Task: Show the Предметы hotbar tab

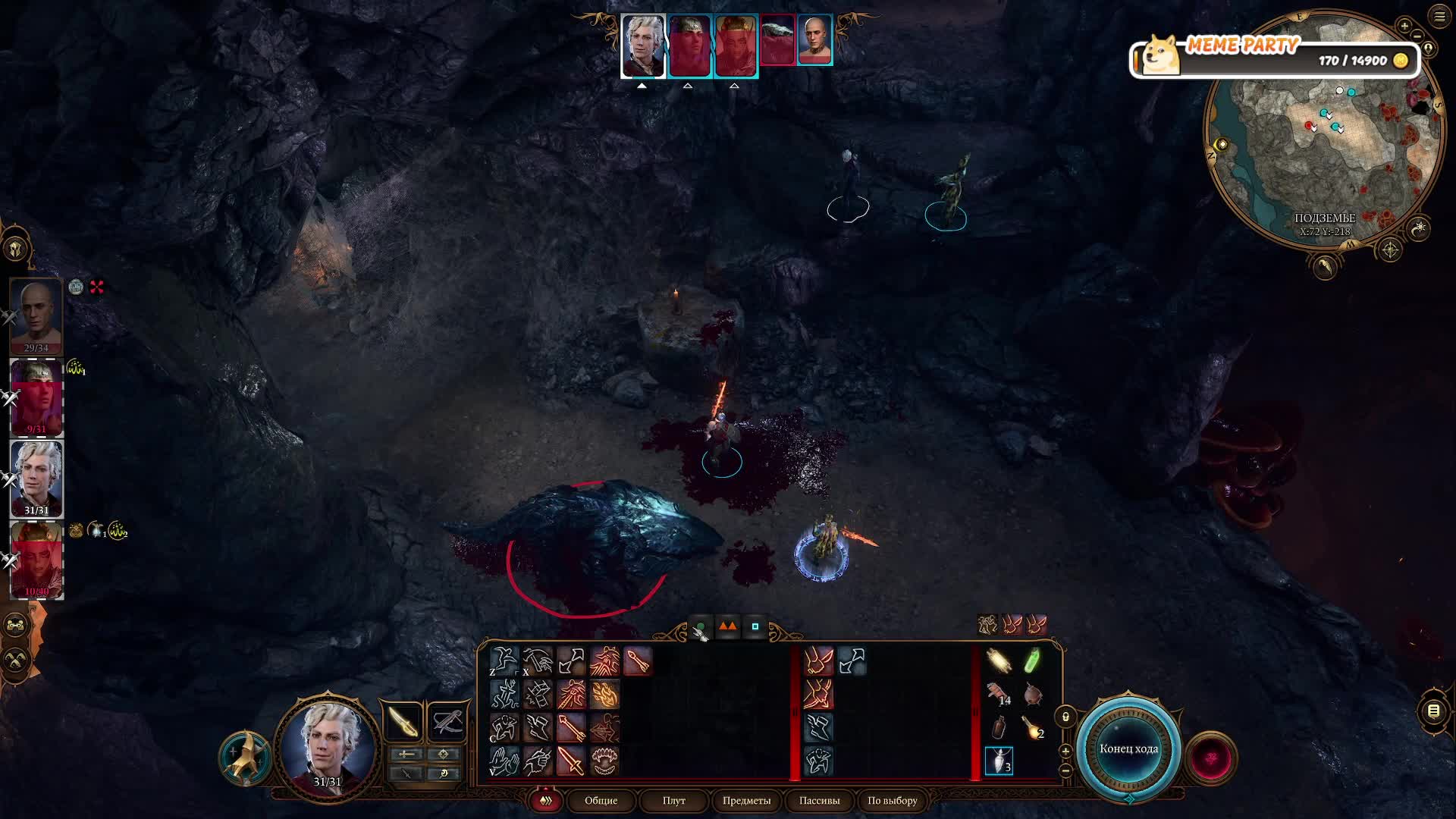Action: click(x=746, y=800)
